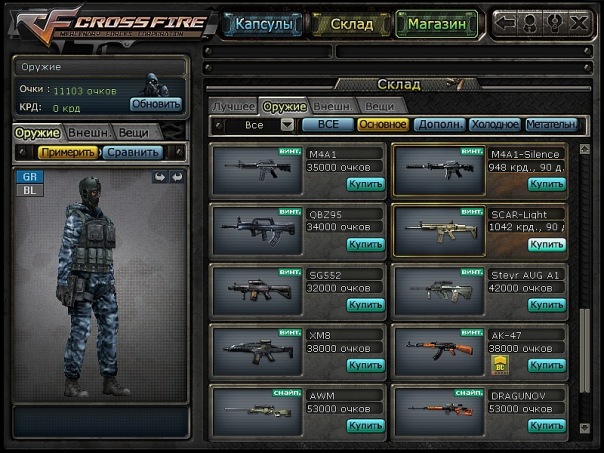This screenshot has width=604, height=453.
Task: Purchase the Steyr AUG A1
Action: [x=547, y=304]
